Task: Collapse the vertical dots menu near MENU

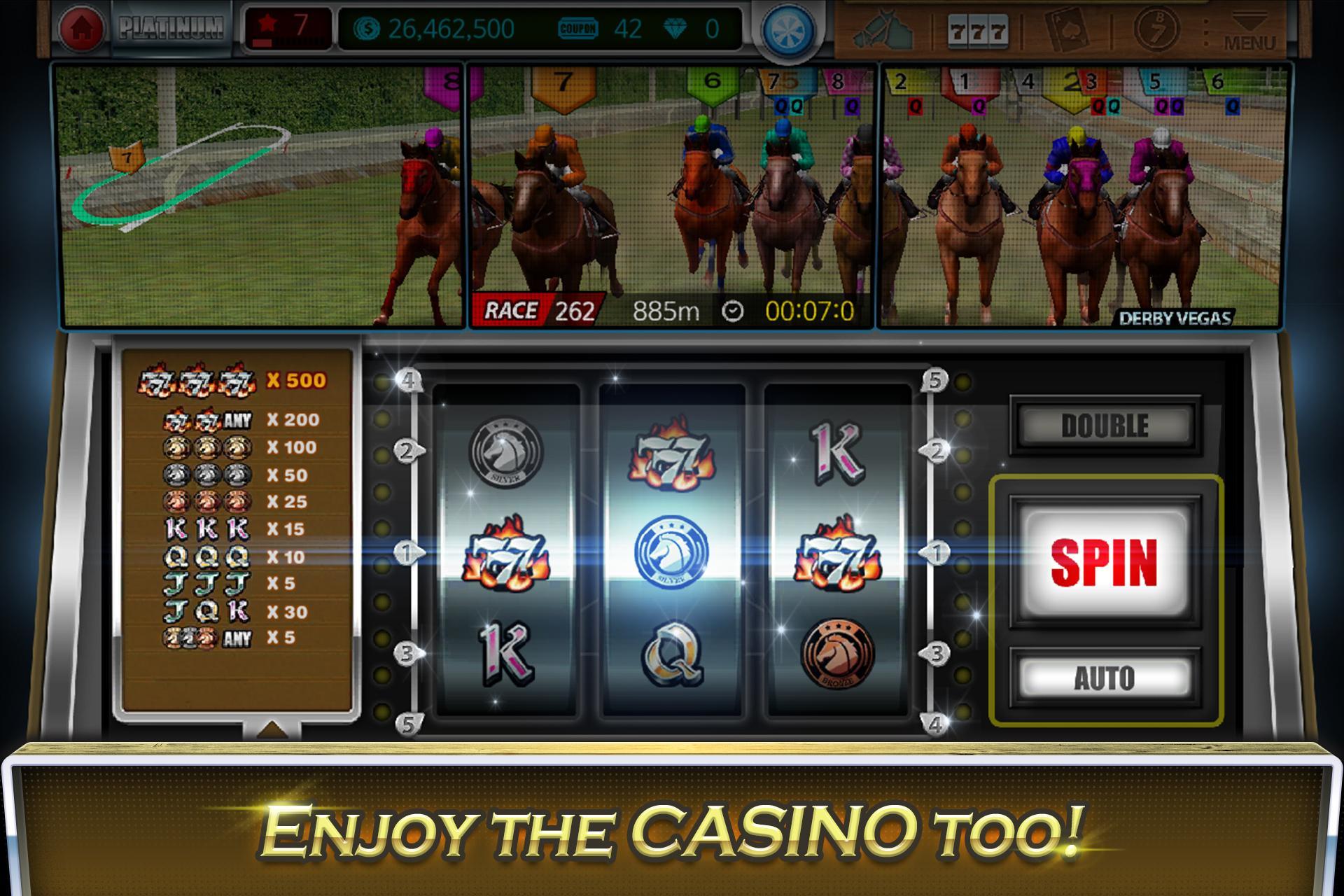Action: pos(1207,31)
